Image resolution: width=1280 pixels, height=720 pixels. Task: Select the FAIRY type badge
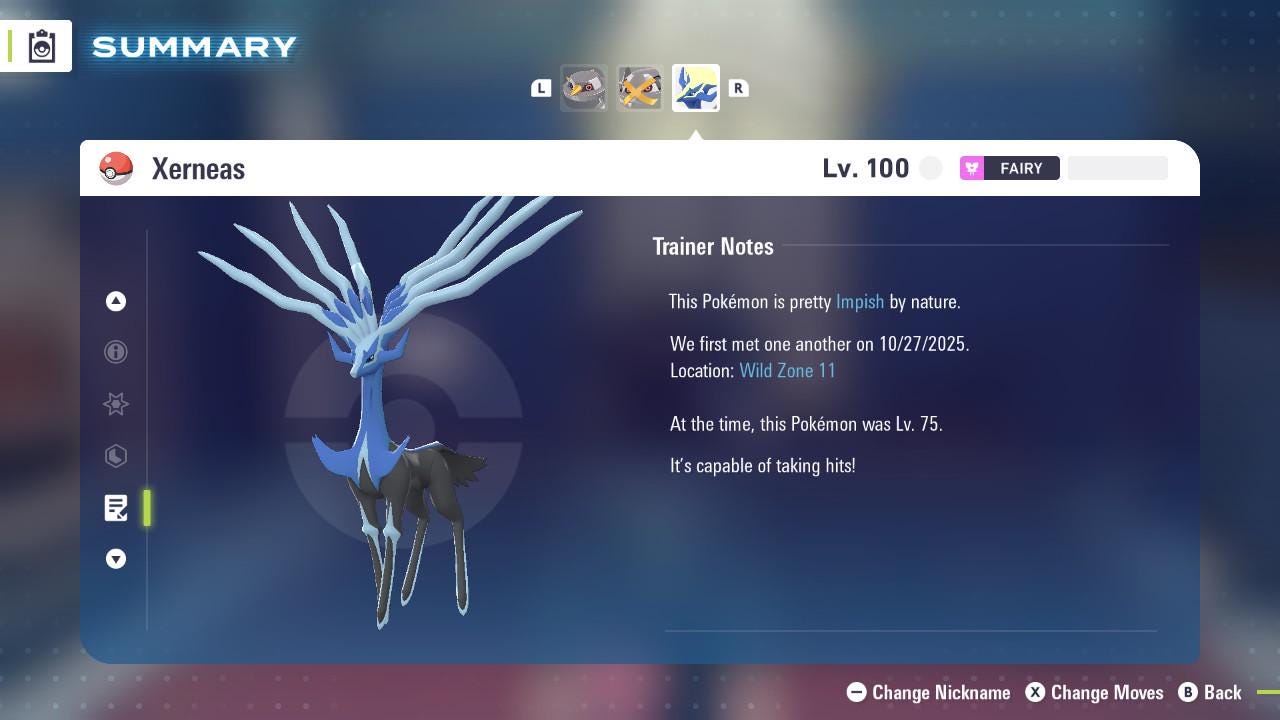coord(1009,168)
